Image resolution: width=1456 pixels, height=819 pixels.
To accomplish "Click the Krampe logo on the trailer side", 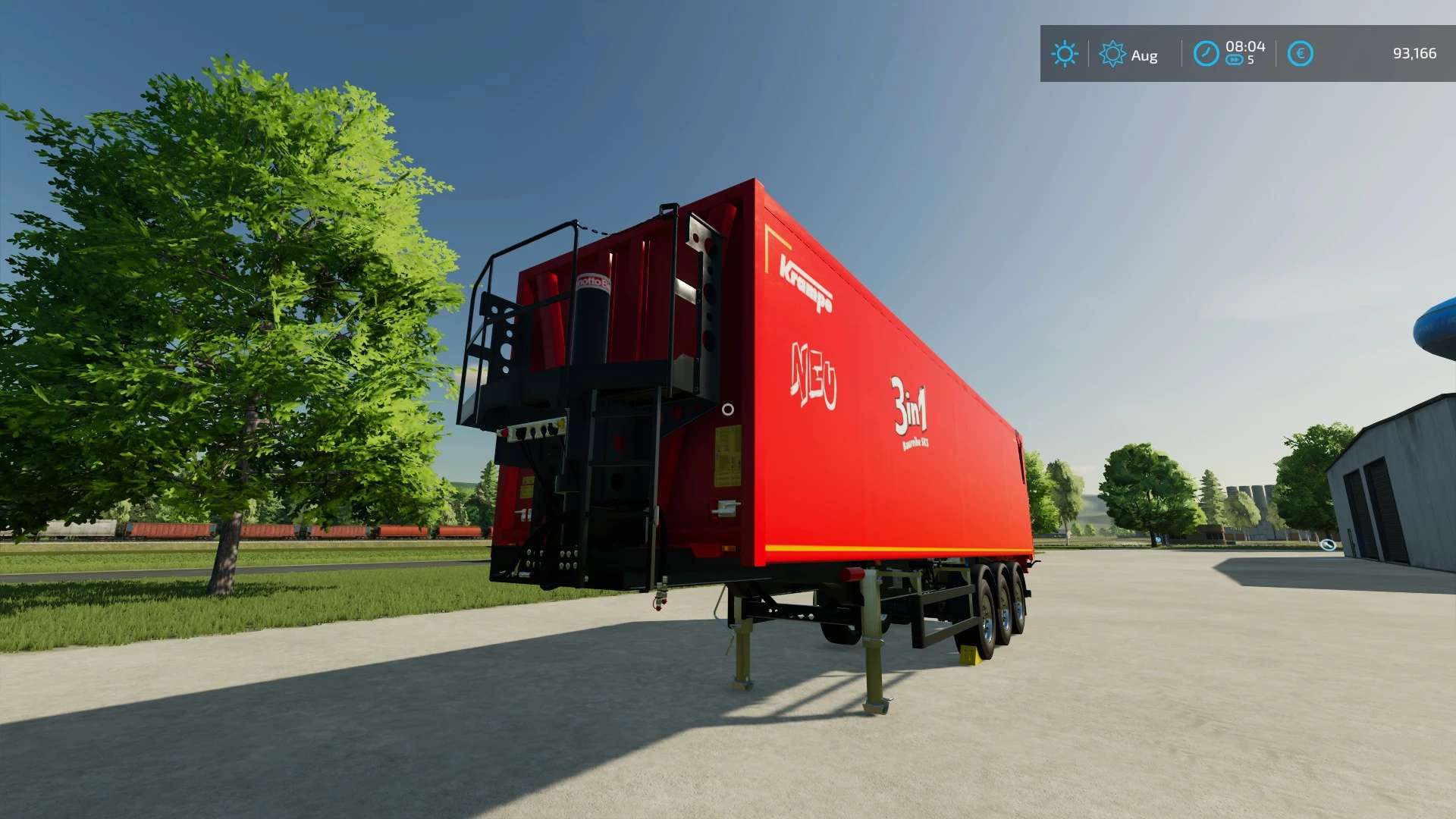I will [805, 281].
